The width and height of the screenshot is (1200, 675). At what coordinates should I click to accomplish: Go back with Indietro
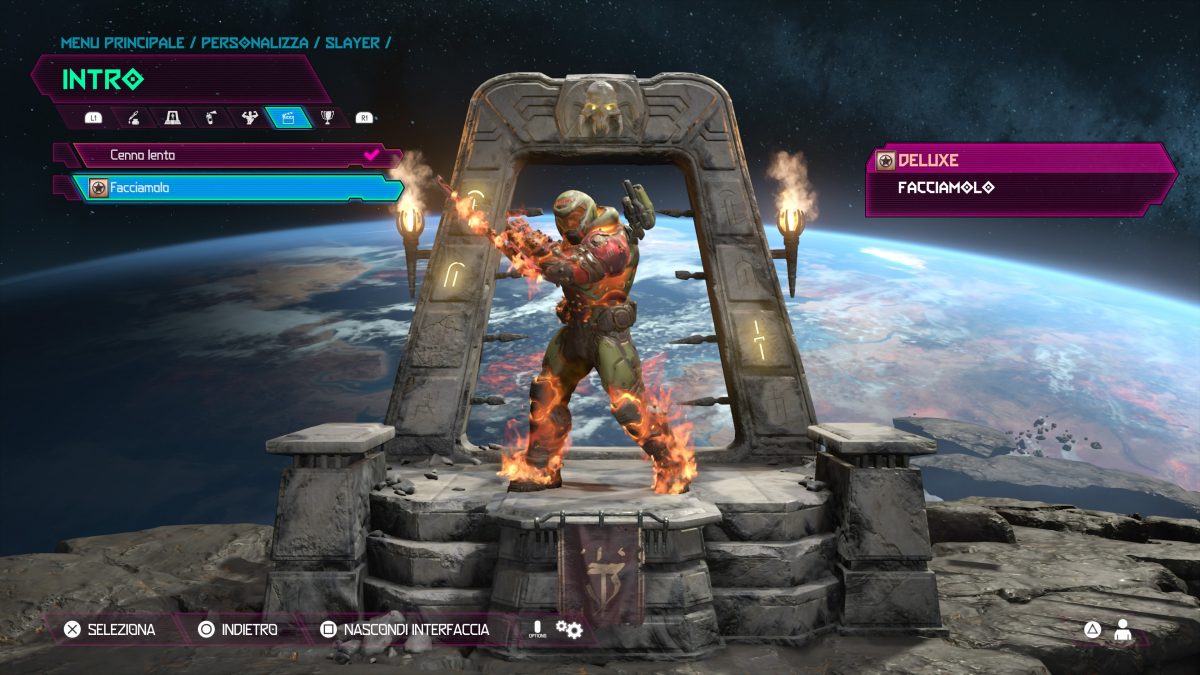pyautogui.click(x=238, y=630)
